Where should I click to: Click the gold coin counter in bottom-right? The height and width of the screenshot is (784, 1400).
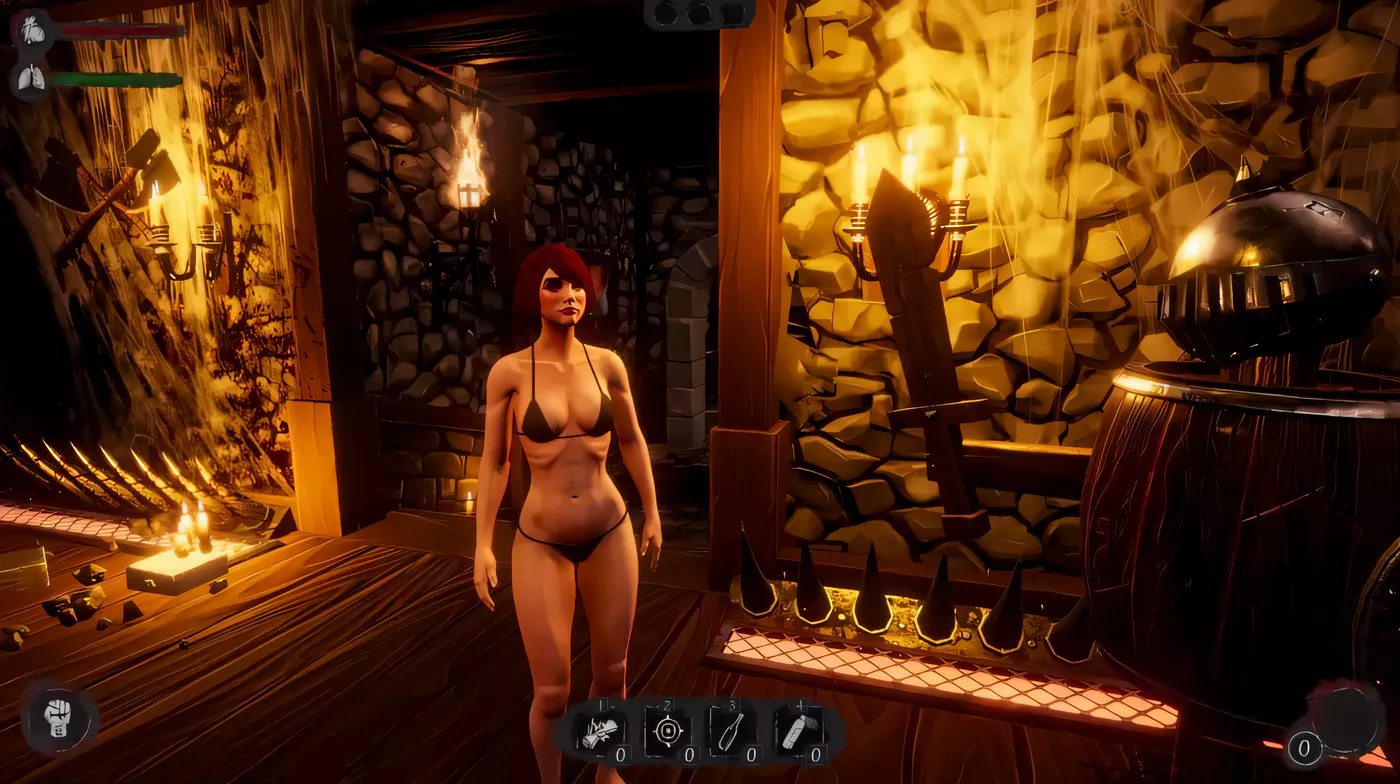pos(1303,747)
